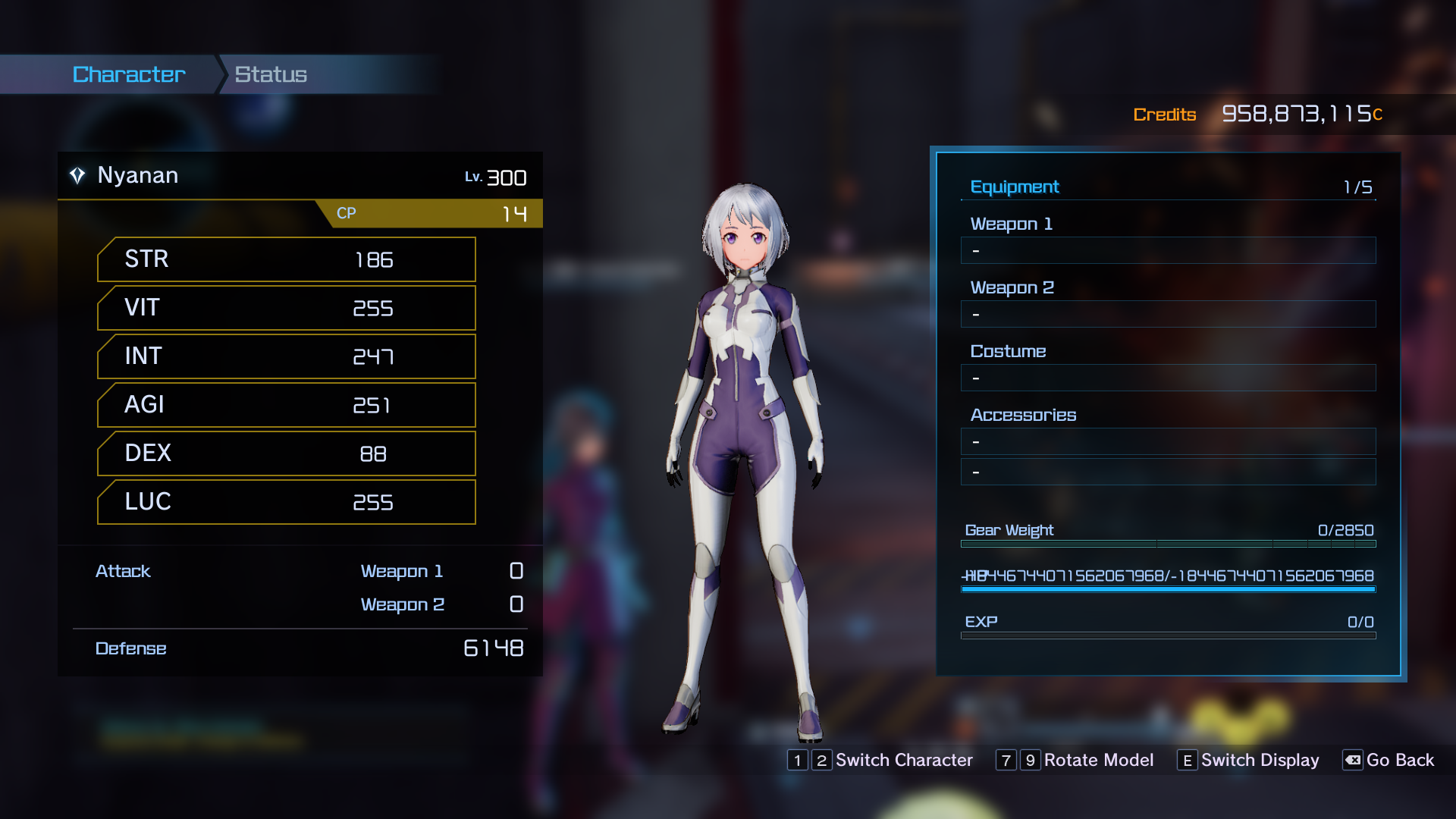
Task: Open the empty Weapon 1 equipment slot
Action: point(1168,250)
